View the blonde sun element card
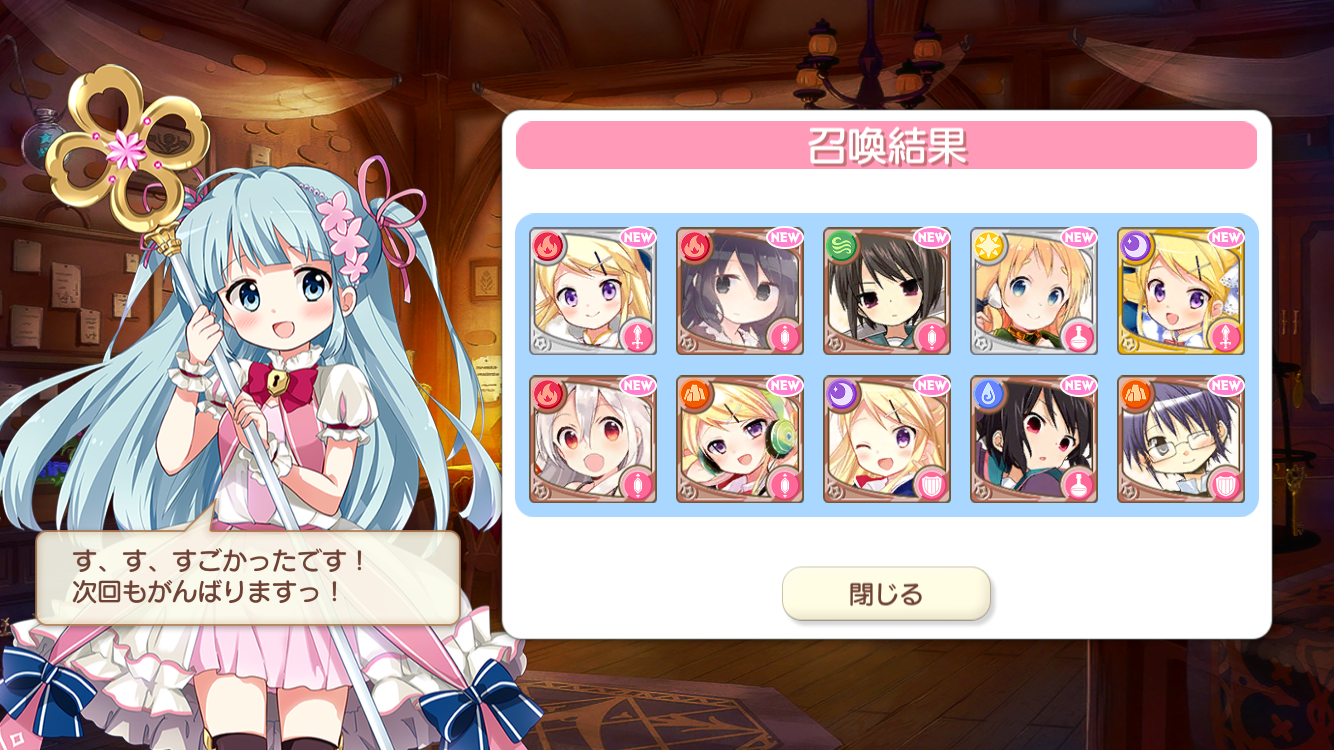1334x750 pixels. (1033, 291)
